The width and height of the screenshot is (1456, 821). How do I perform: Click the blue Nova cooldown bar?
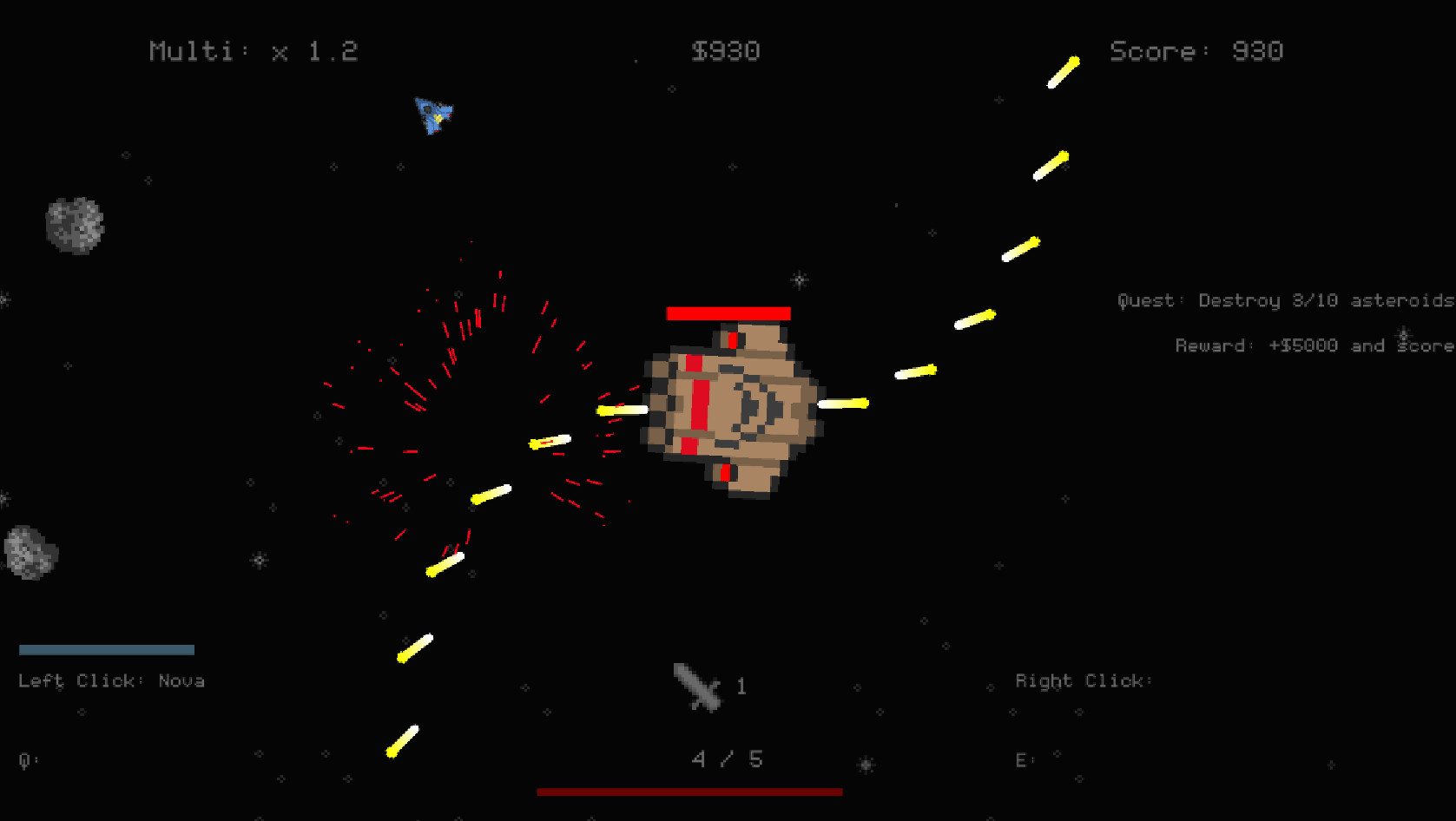106,648
